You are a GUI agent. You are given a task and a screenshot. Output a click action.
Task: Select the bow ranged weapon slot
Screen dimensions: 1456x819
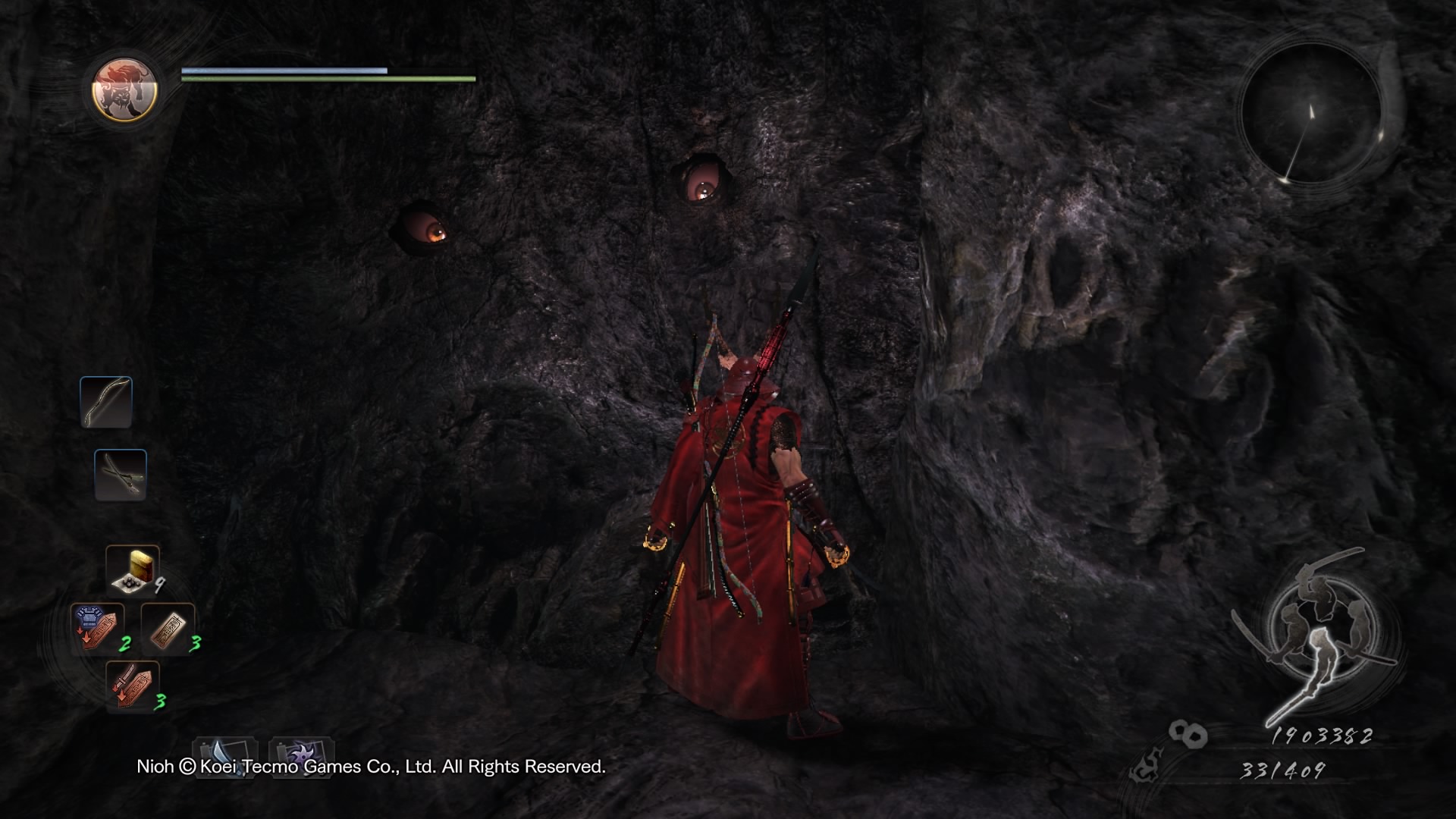pos(106,402)
